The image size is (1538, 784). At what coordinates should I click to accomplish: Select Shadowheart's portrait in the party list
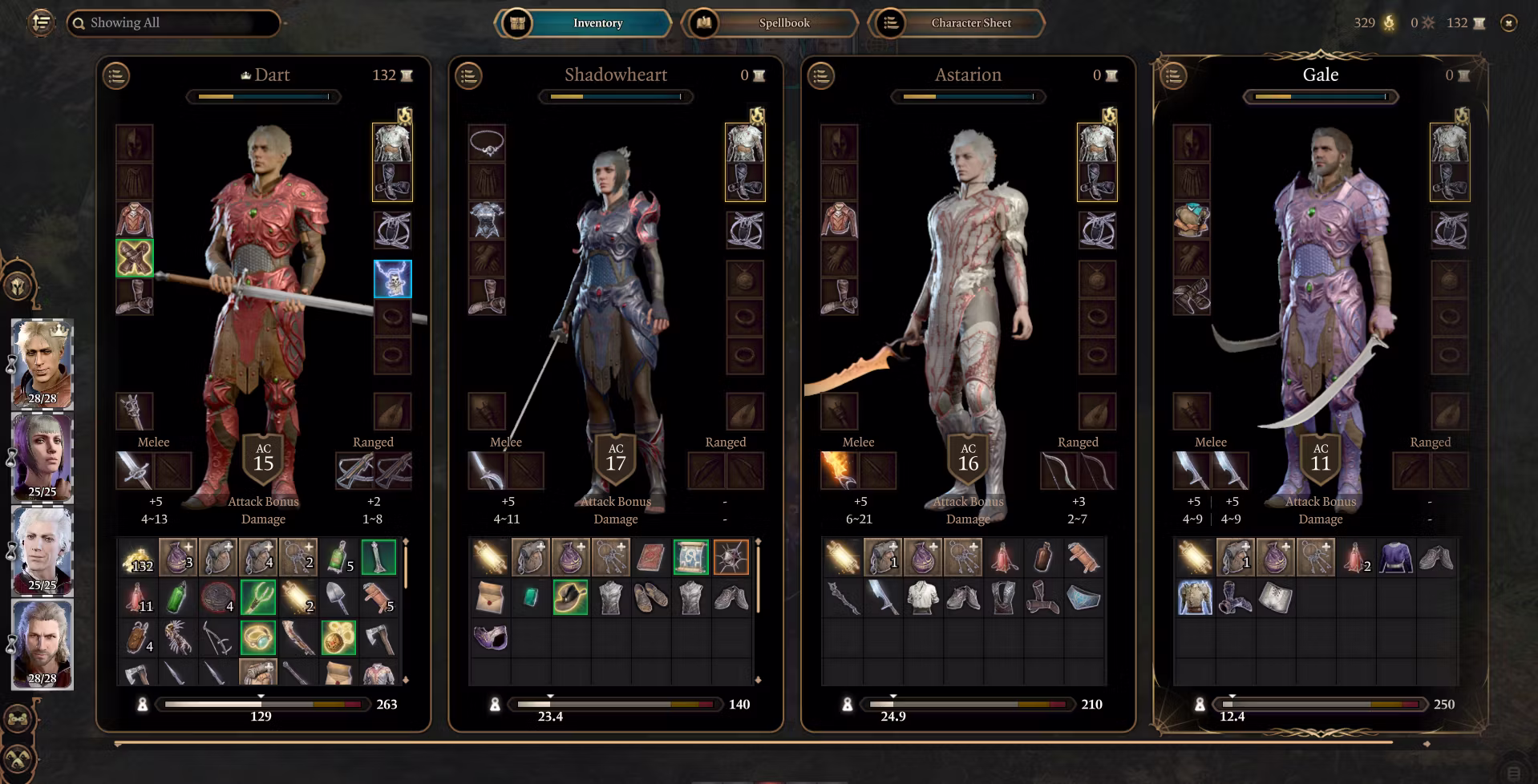[x=42, y=457]
